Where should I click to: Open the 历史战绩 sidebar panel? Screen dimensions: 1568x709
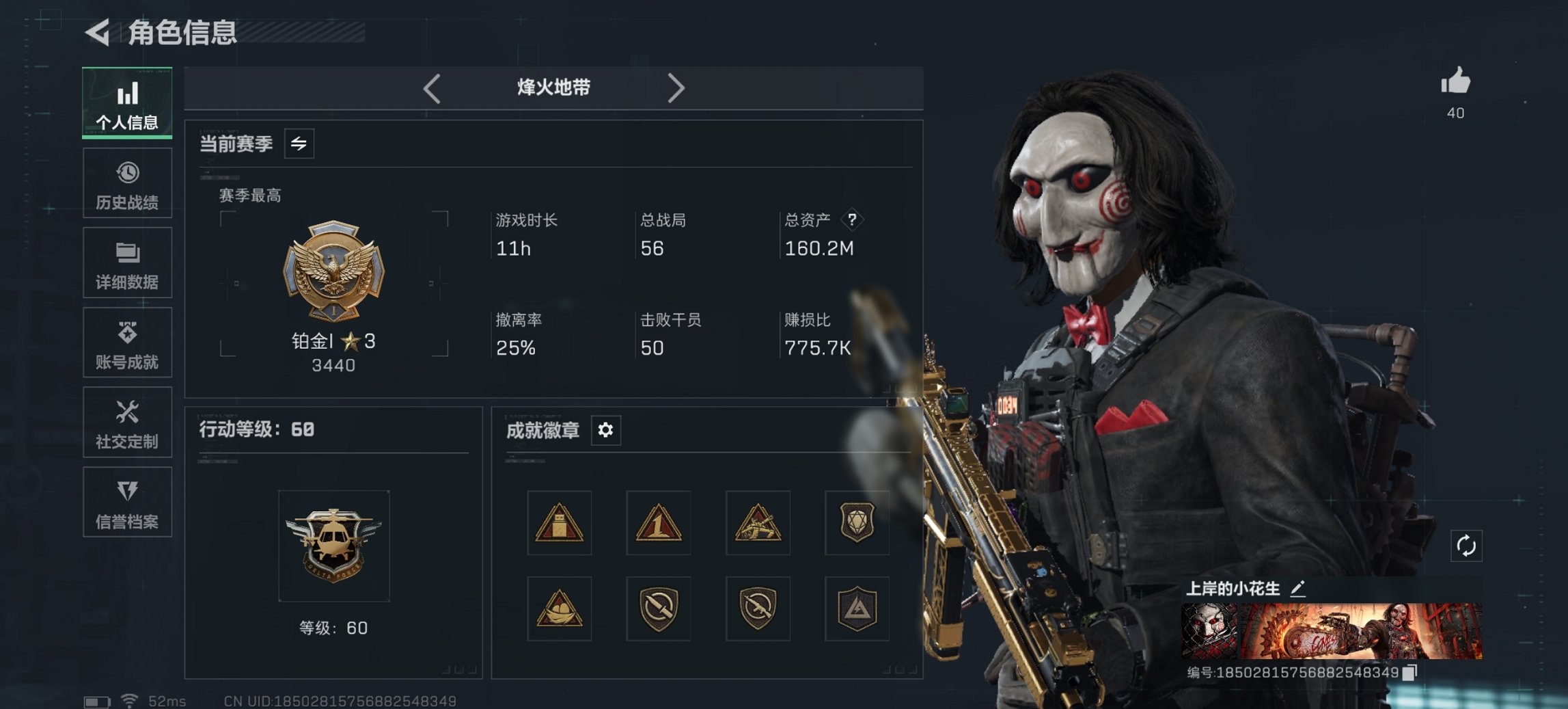127,182
